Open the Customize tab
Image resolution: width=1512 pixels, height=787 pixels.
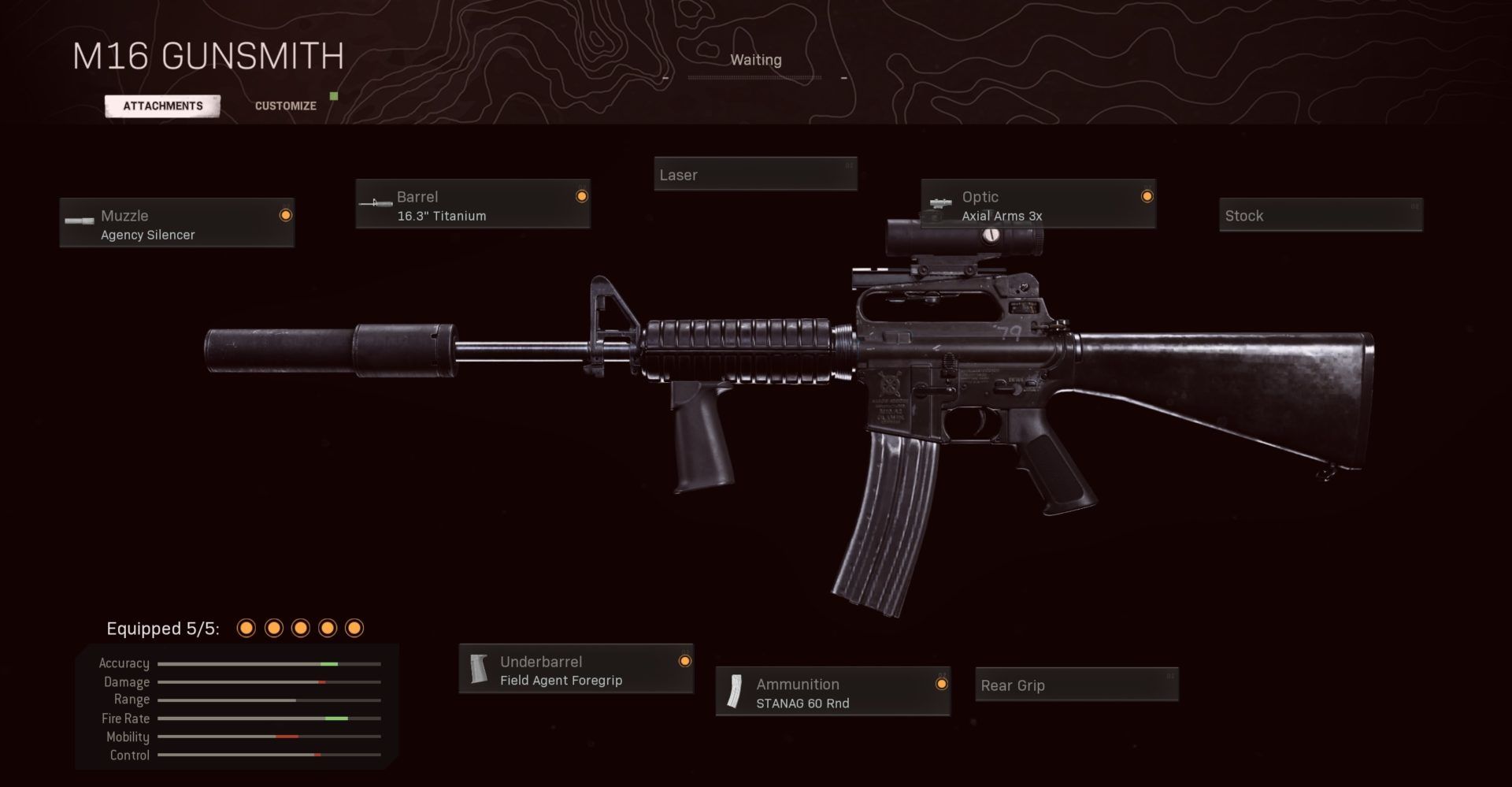point(285,106)
